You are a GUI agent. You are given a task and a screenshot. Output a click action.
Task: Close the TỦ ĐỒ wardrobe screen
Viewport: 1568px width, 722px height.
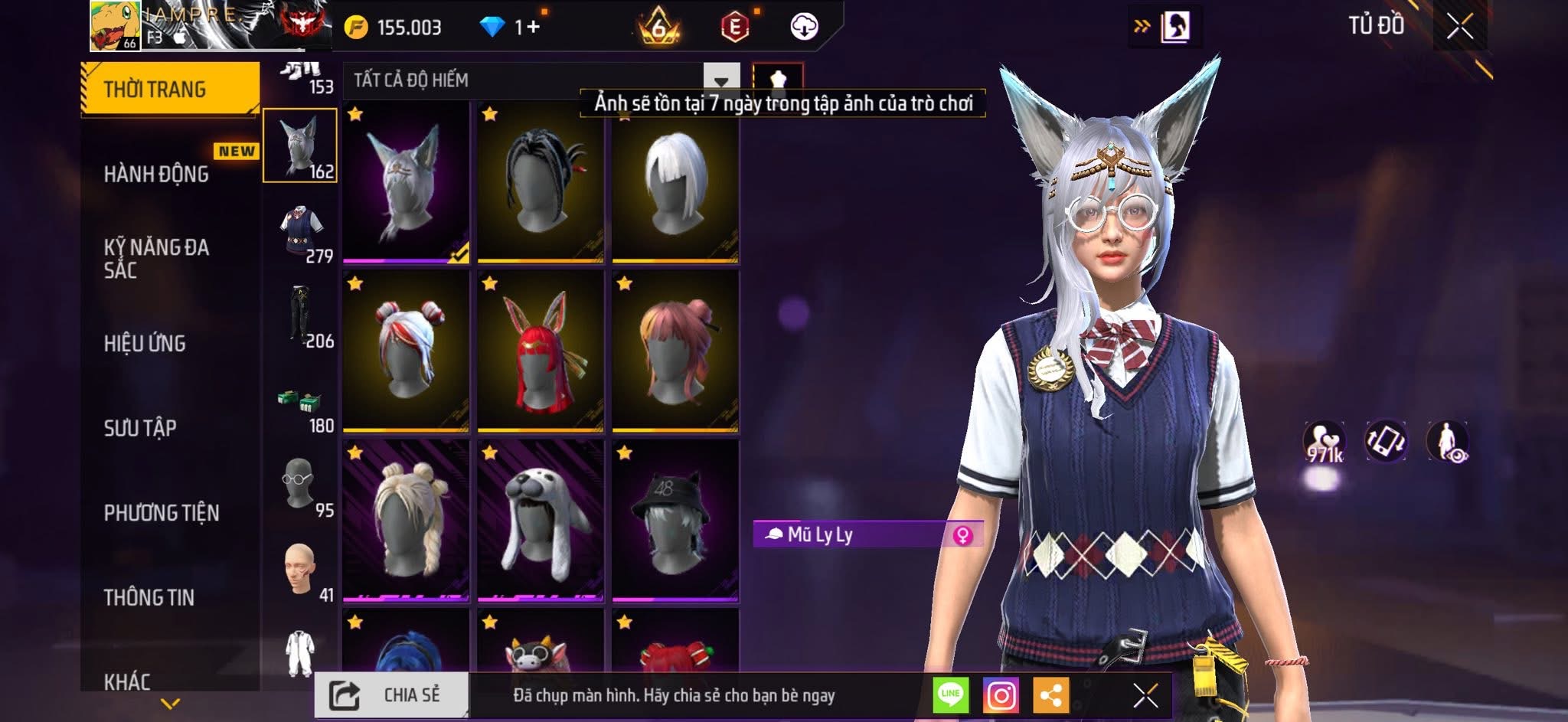point(1459,28)
